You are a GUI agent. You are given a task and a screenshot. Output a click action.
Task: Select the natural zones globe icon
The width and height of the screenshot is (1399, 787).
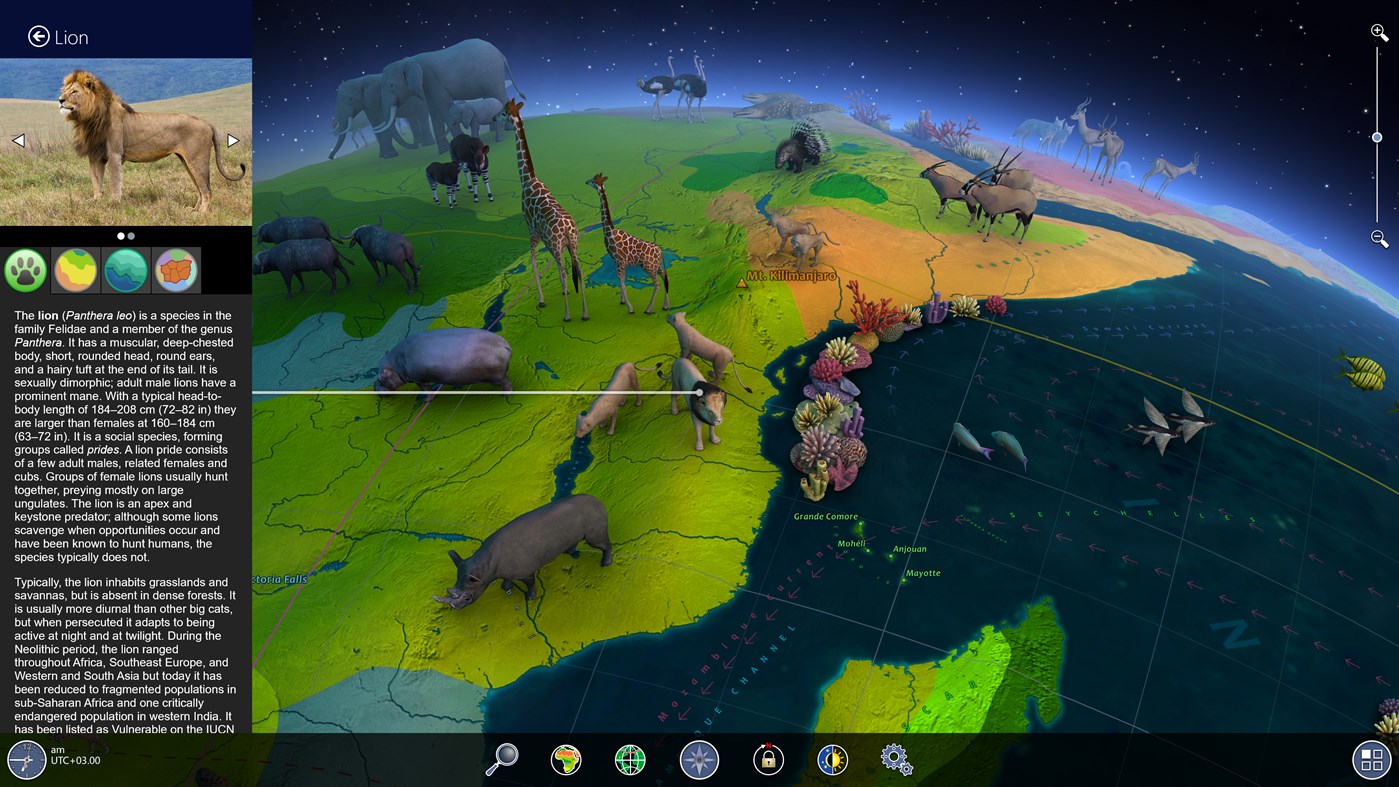566,759
